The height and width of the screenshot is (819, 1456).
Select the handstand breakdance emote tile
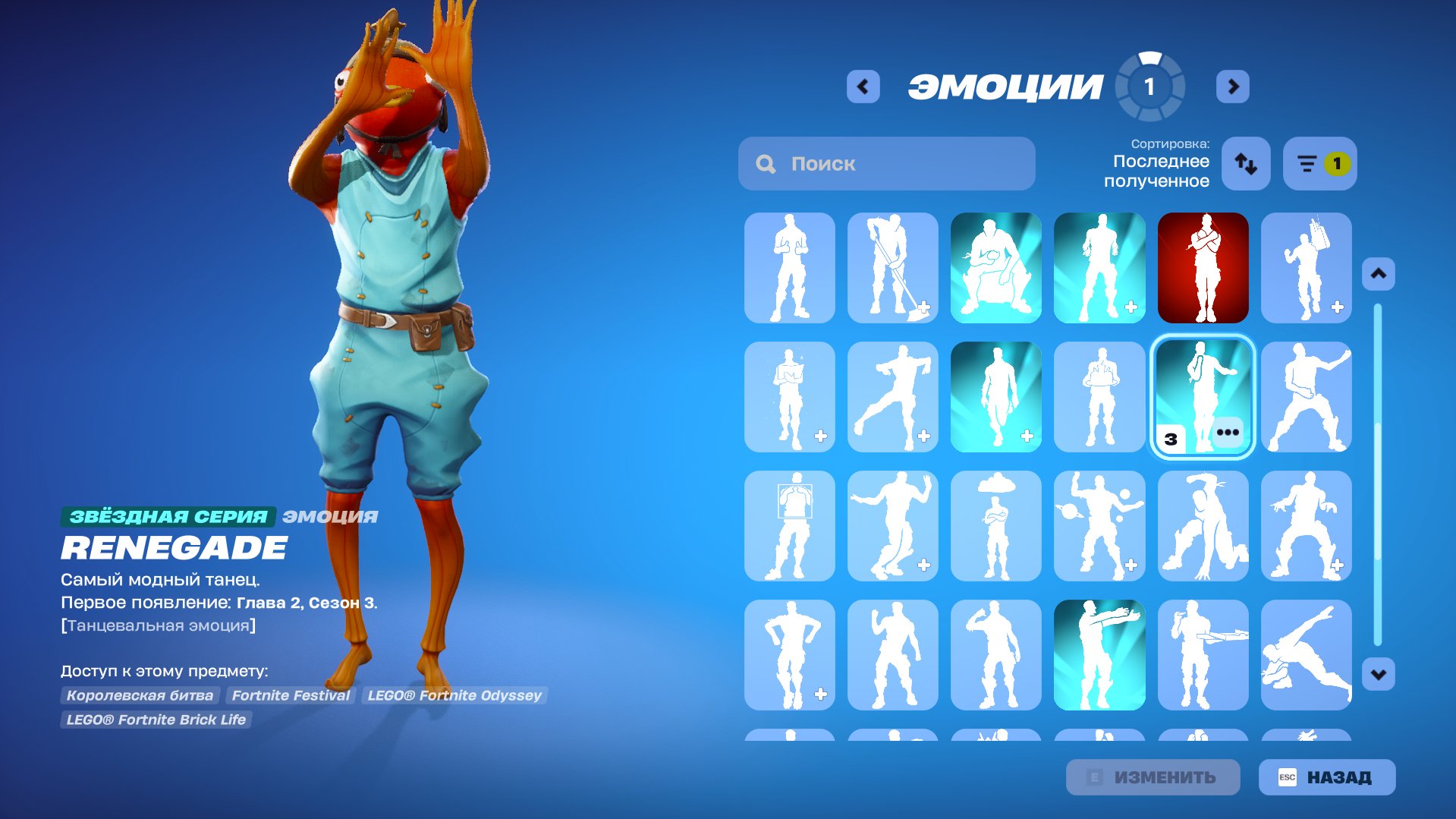1203,525
